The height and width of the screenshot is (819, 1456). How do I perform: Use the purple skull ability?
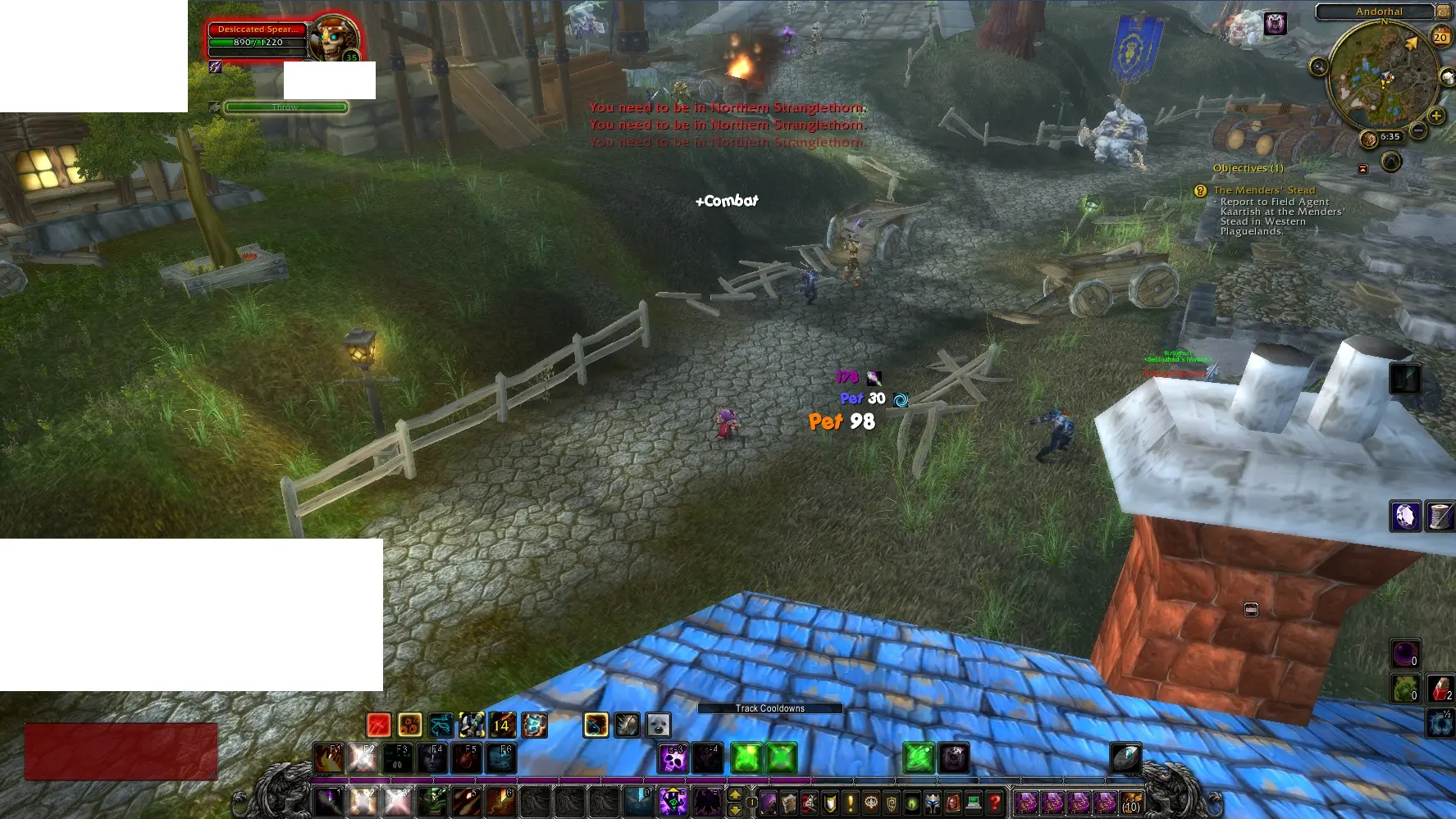pos(674,759)
